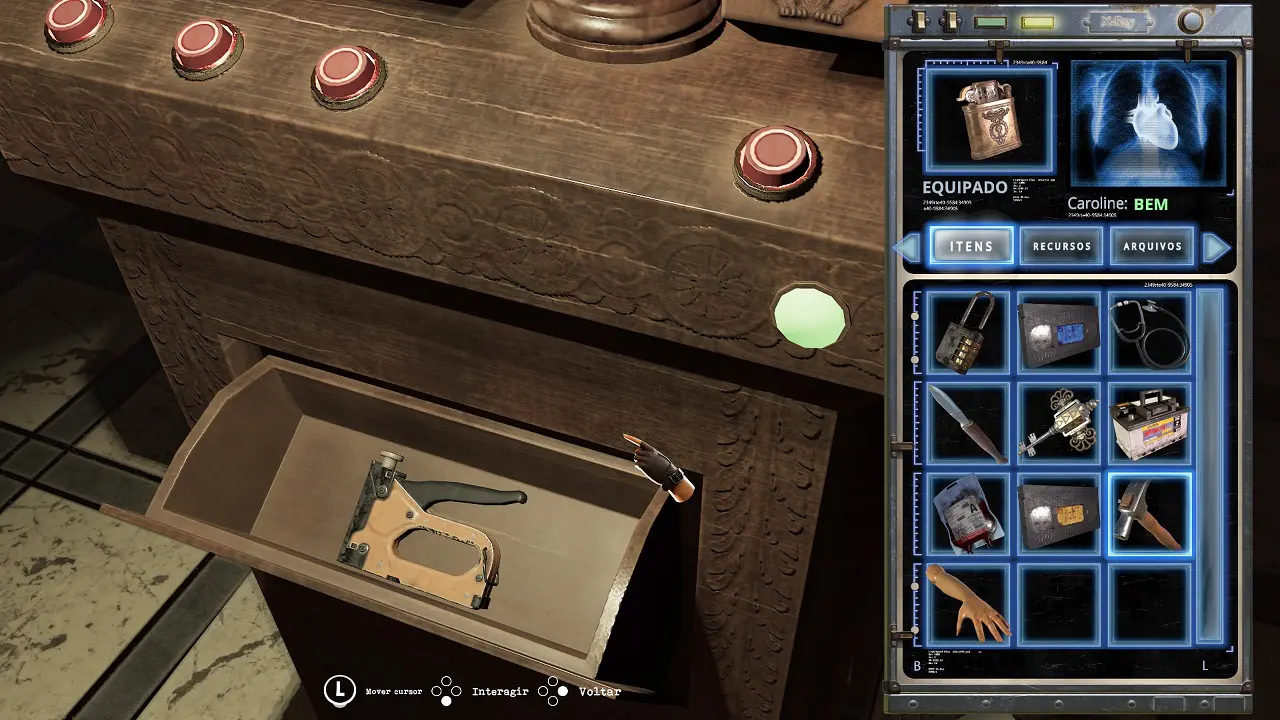
Task: Click the inventory scrollbar track
Action: click(1210, 465)
